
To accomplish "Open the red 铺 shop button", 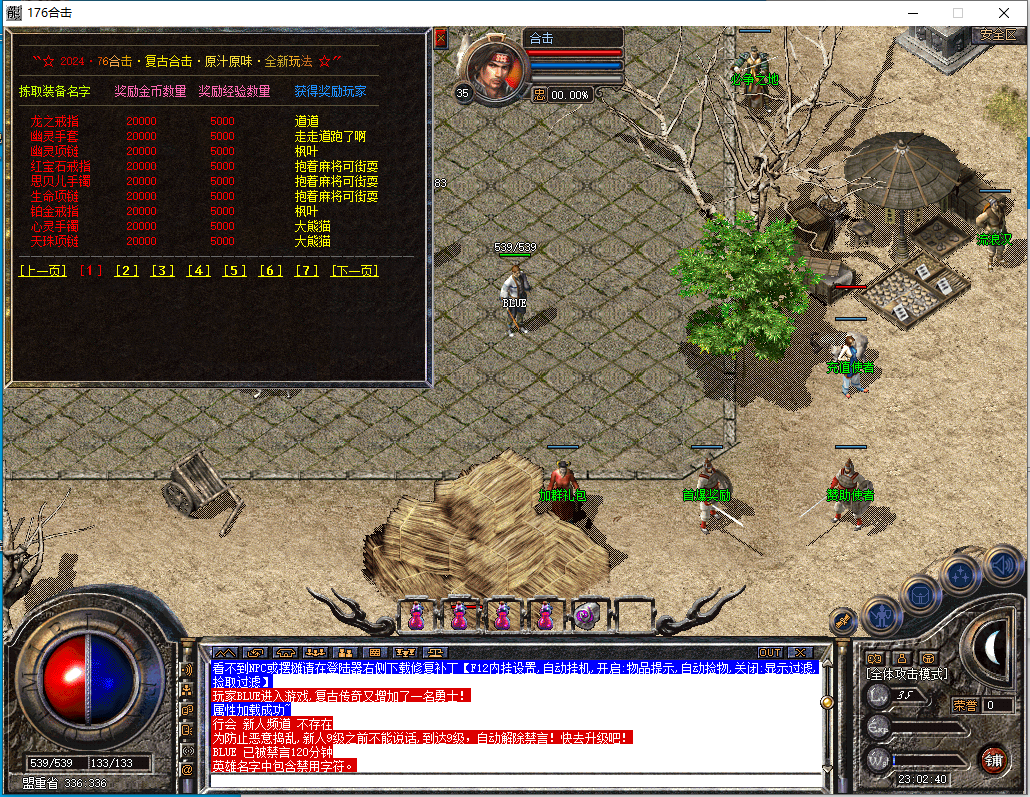I will 993,758.
